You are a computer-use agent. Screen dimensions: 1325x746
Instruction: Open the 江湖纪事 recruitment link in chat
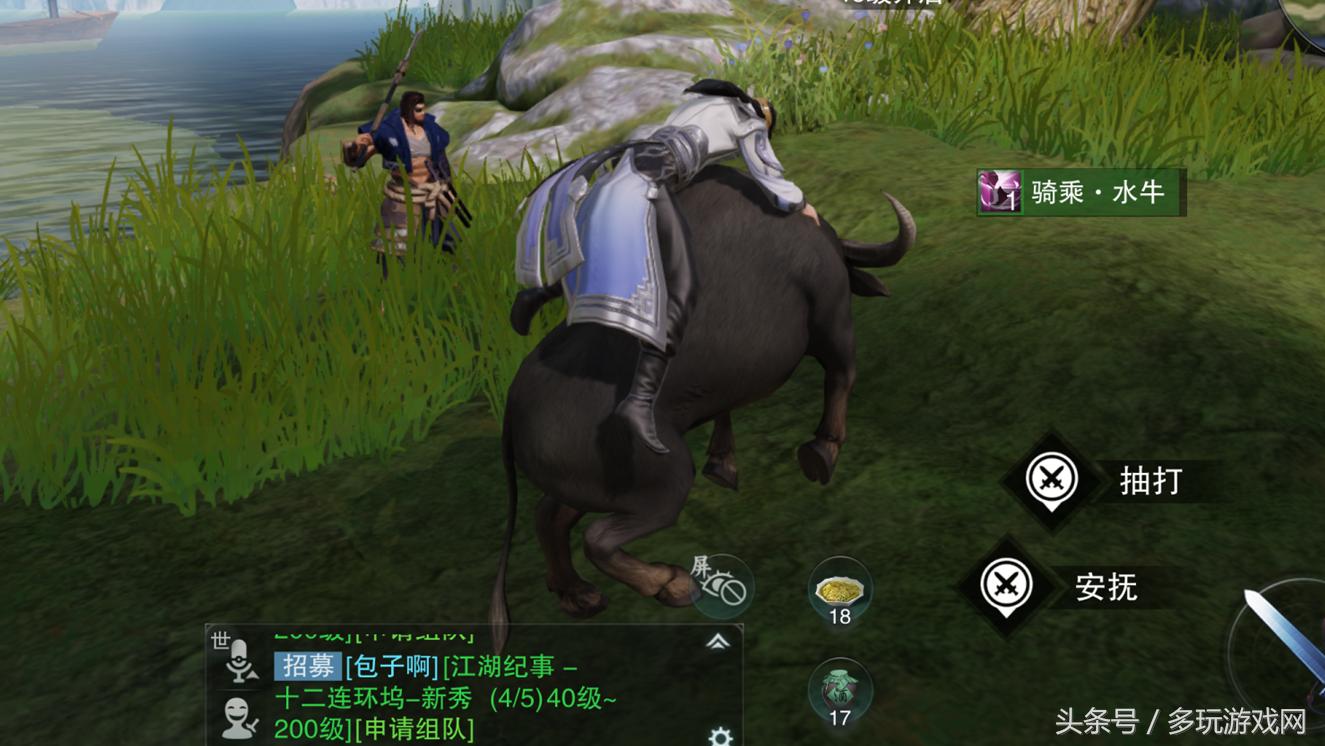tap(510, 666)
